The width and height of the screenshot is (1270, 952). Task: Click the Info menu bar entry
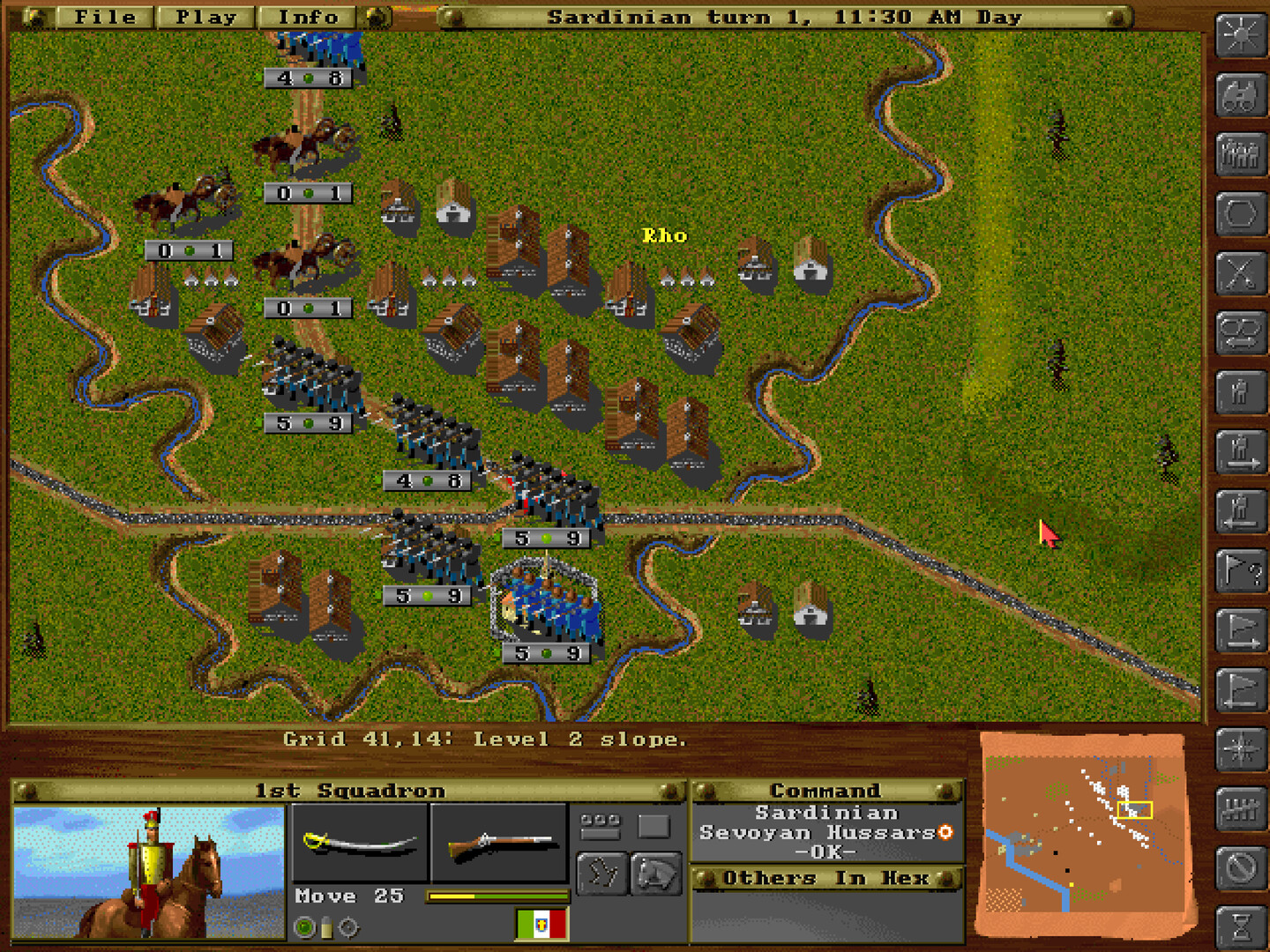tap(306, 16)
